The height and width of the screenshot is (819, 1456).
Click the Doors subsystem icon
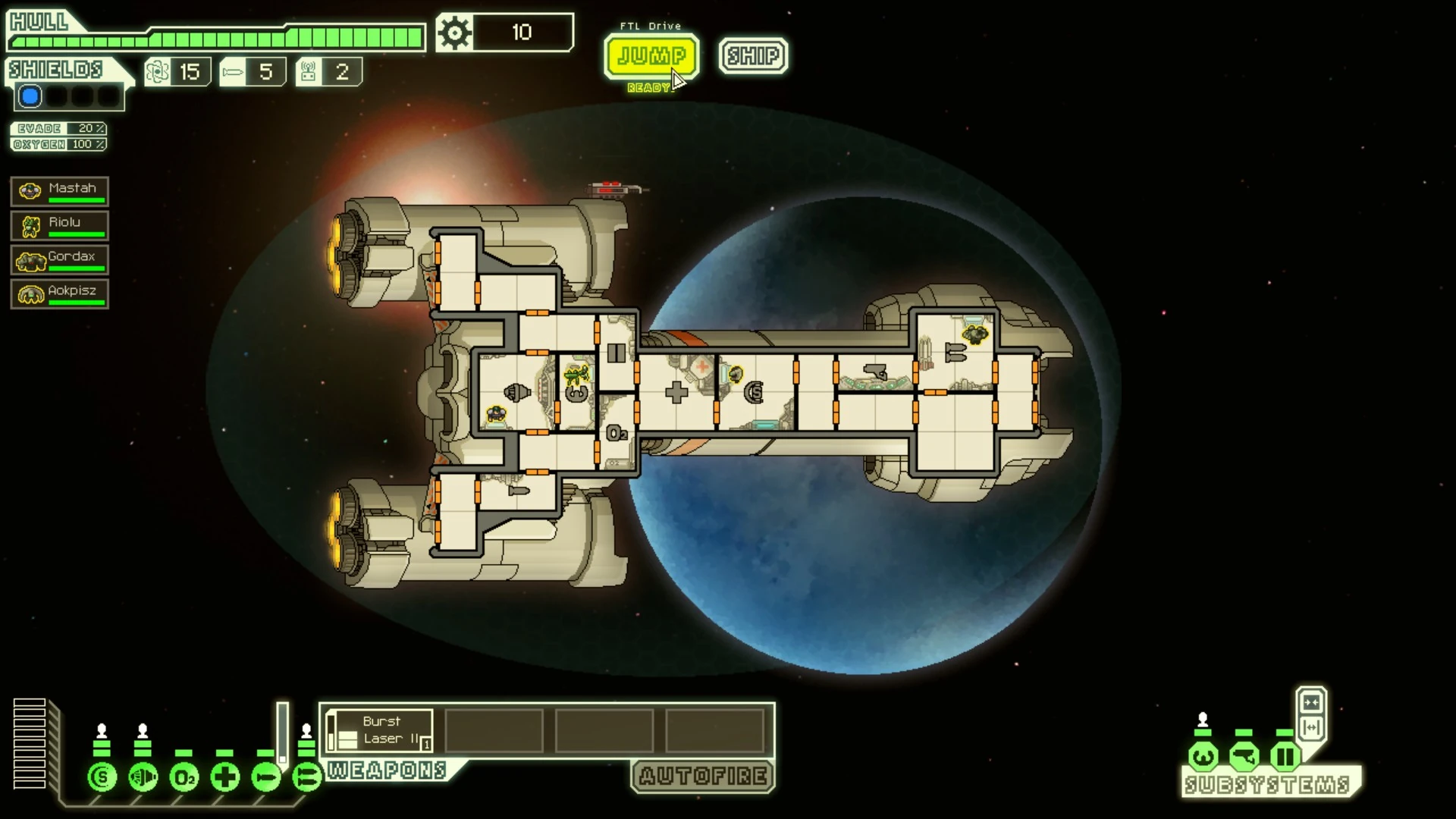pyautogui.click(x=1285, y=756)
